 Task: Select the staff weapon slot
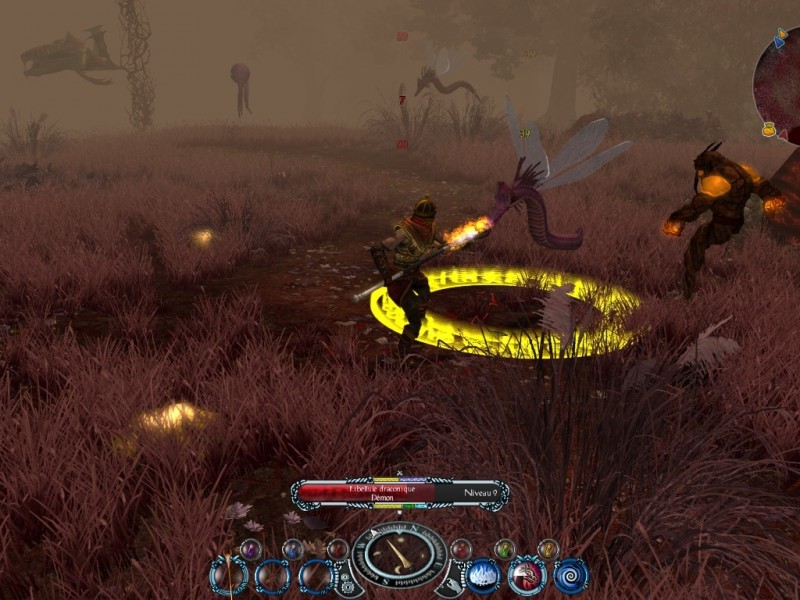pos(228,576)
